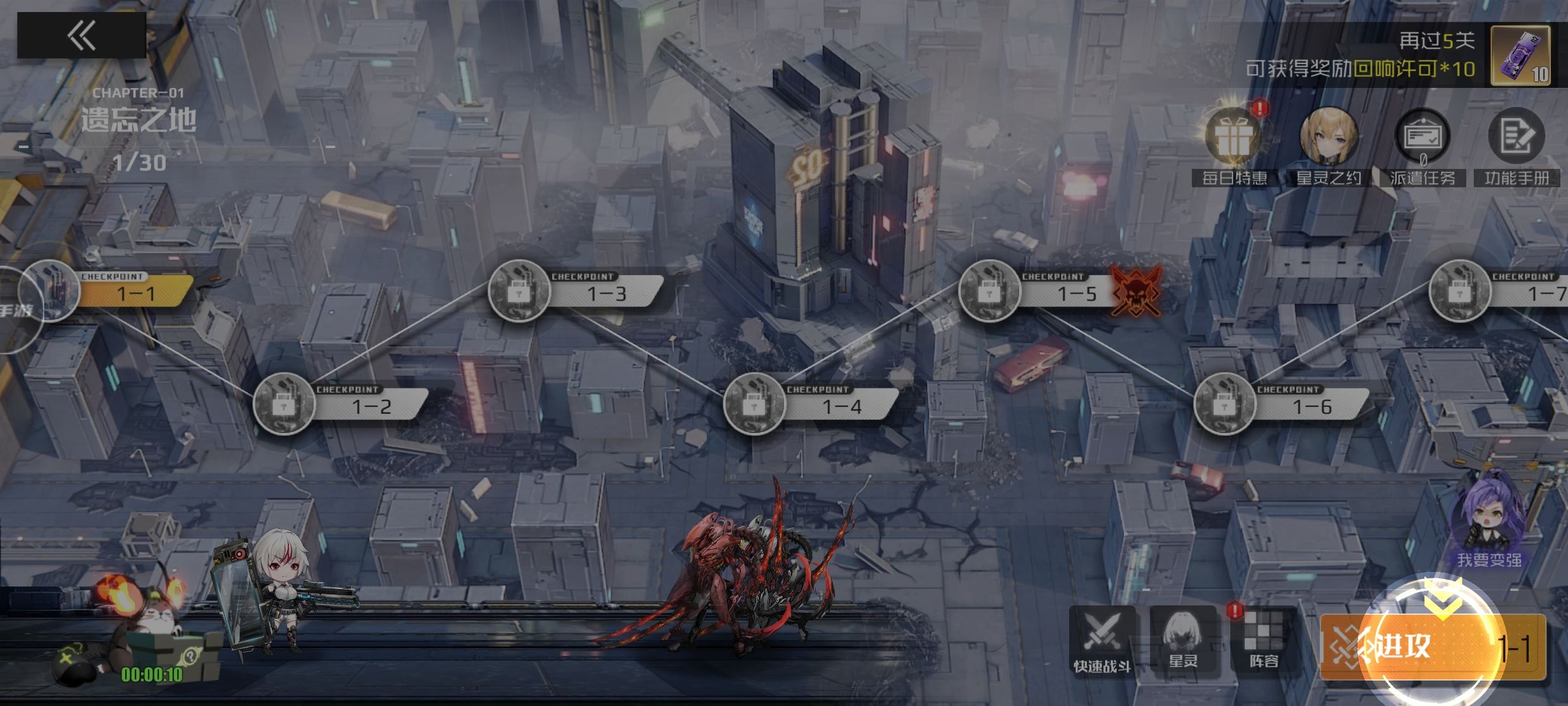Image resolution: width=1568 pixels, height=706 pixels.
Task: Go back with the double-arrow button
Action: pos(82,35)
